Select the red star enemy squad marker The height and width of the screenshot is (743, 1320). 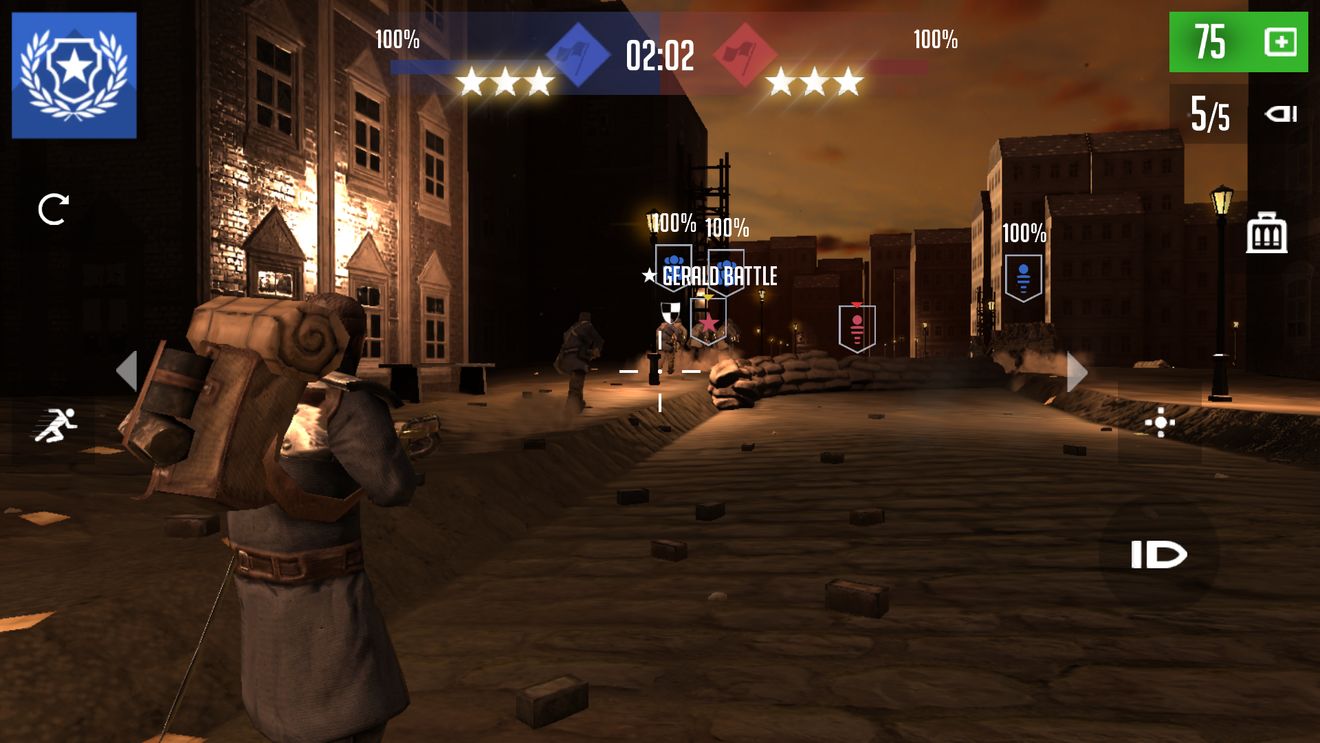pyautogui.click(x=708, y=322)
